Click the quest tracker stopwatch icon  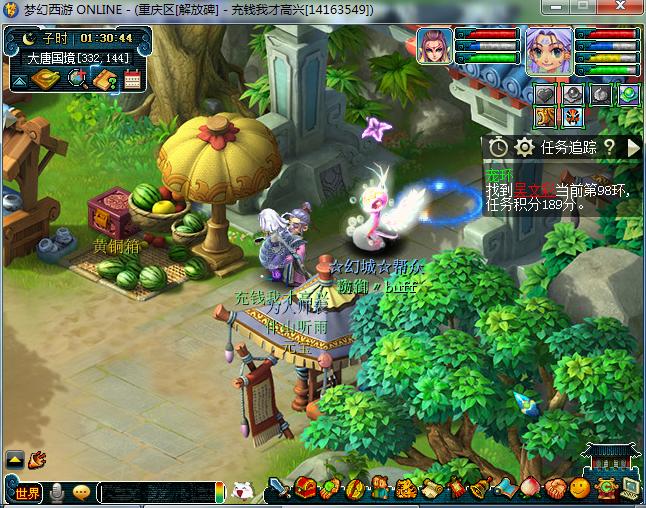(498, 147)
